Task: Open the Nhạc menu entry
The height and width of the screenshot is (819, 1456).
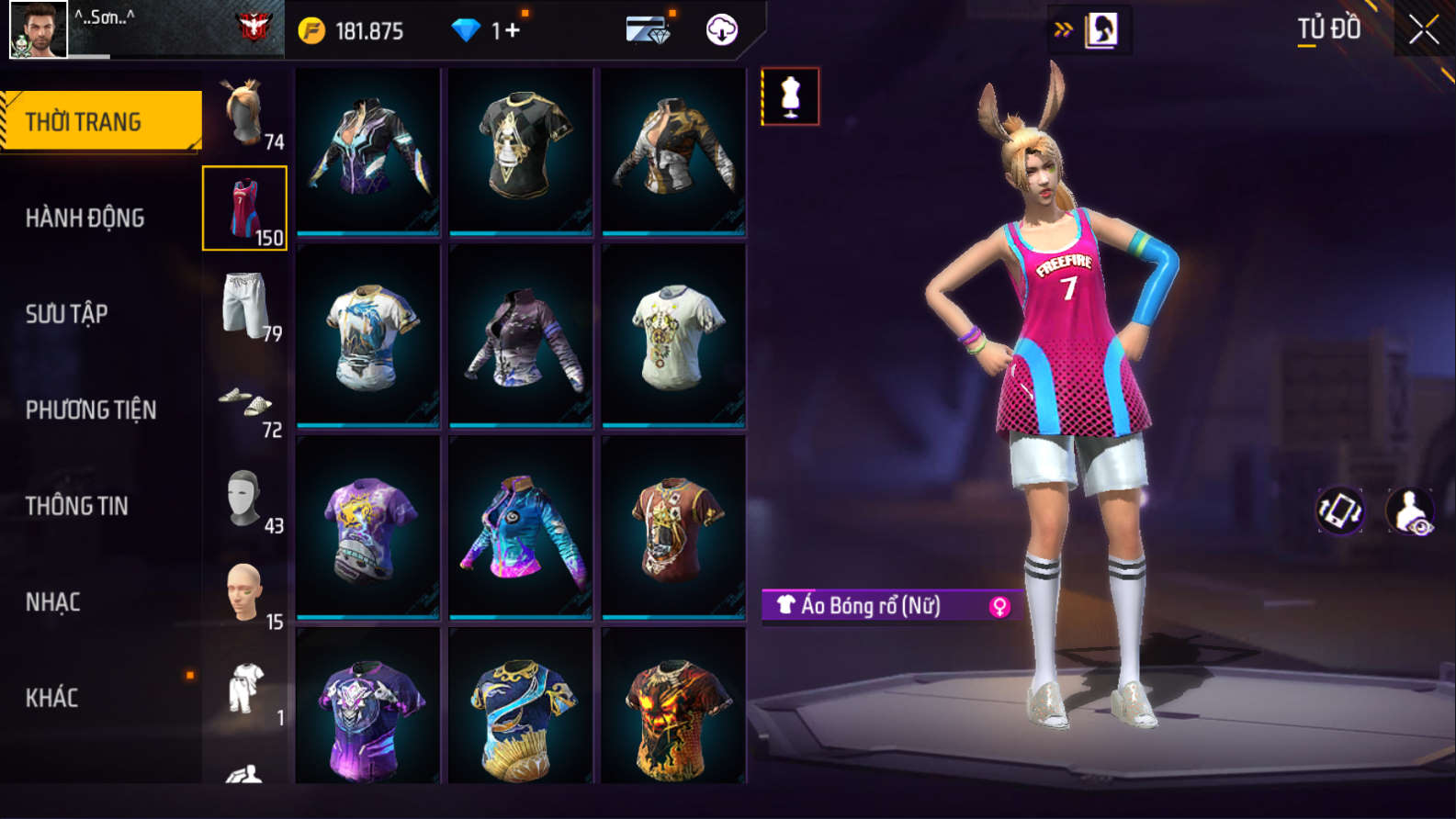Action: point(52,602)
